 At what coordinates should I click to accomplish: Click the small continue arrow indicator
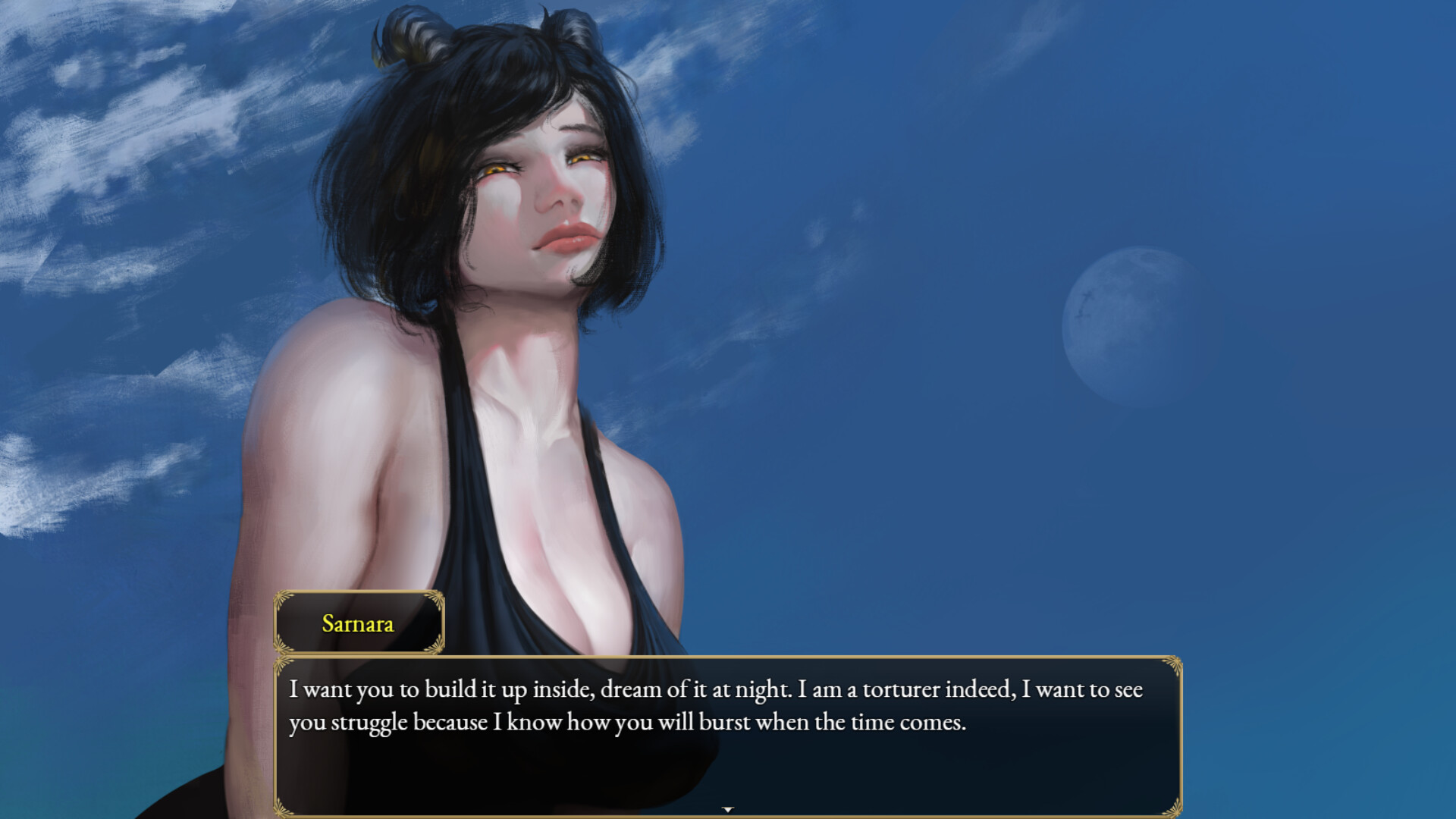[x=728, y=810]
